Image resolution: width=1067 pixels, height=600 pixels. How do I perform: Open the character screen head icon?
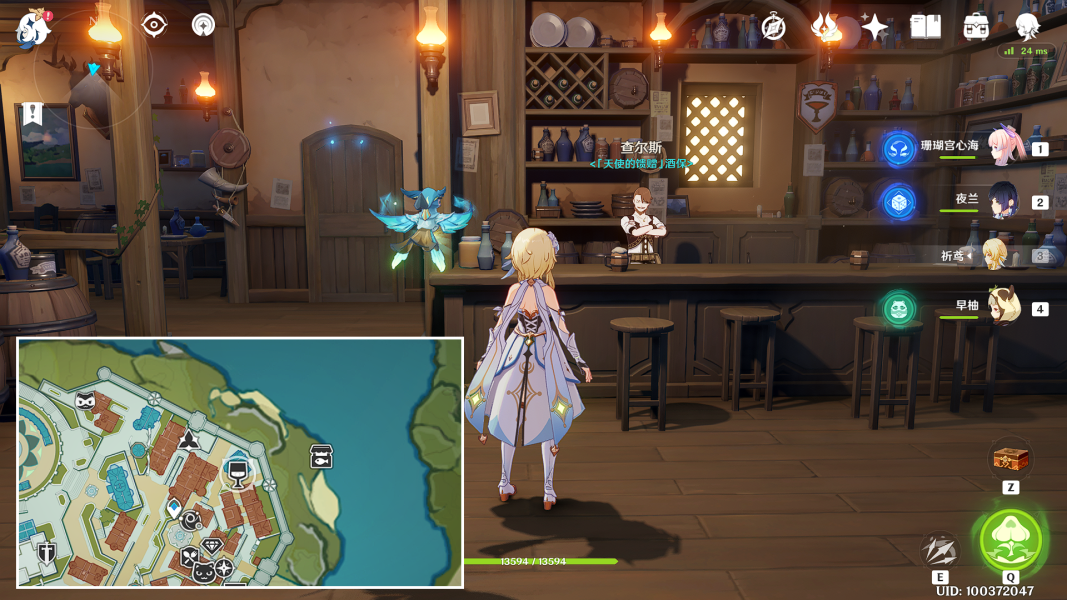click(1027, 27)
